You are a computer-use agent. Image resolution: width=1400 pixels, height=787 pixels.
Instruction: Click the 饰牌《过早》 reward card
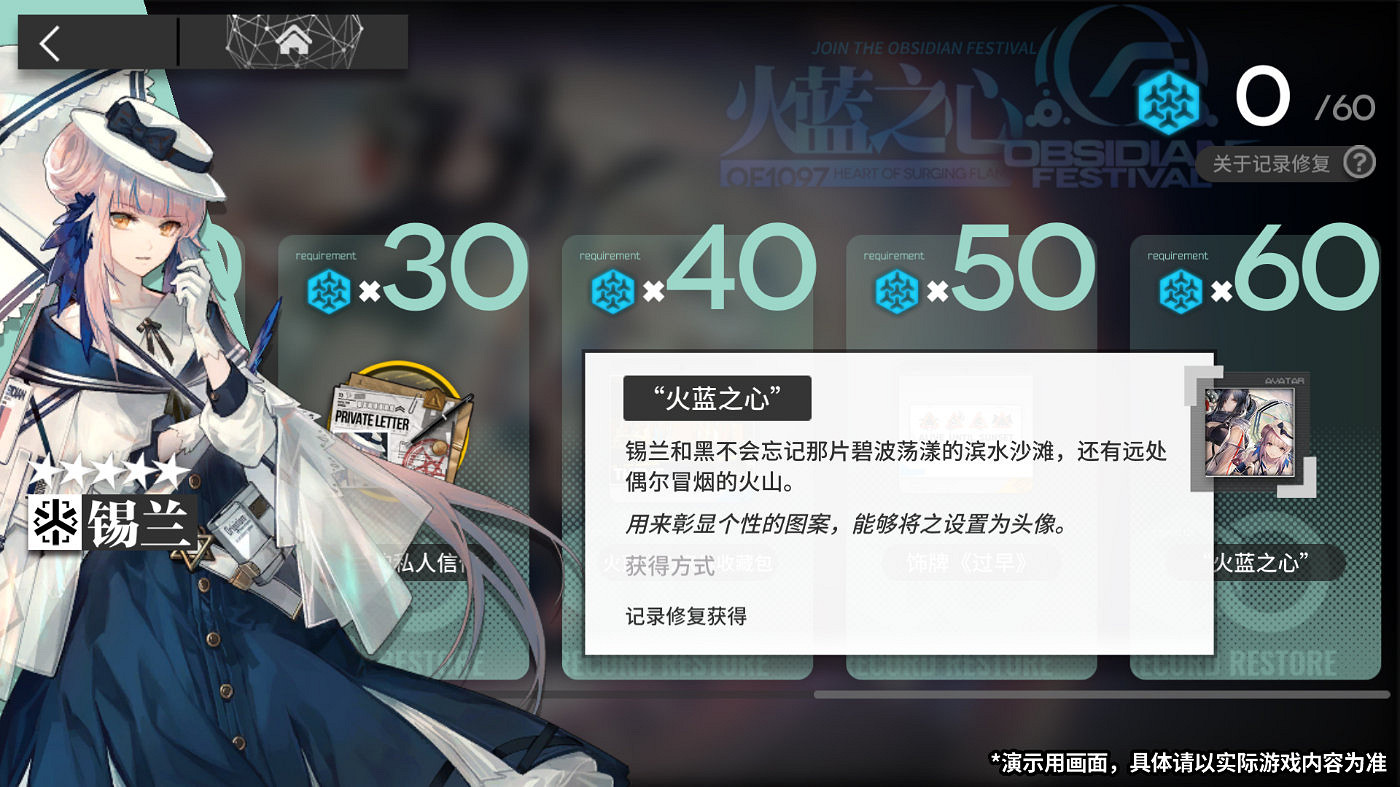point(965,562)
